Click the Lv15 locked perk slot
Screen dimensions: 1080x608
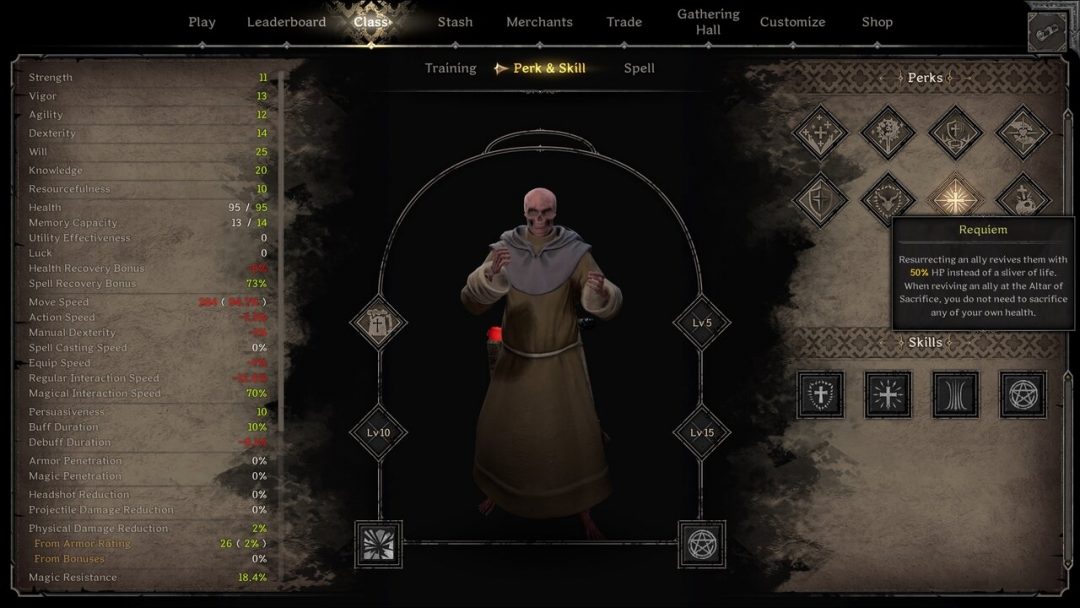tap(700, 433)
